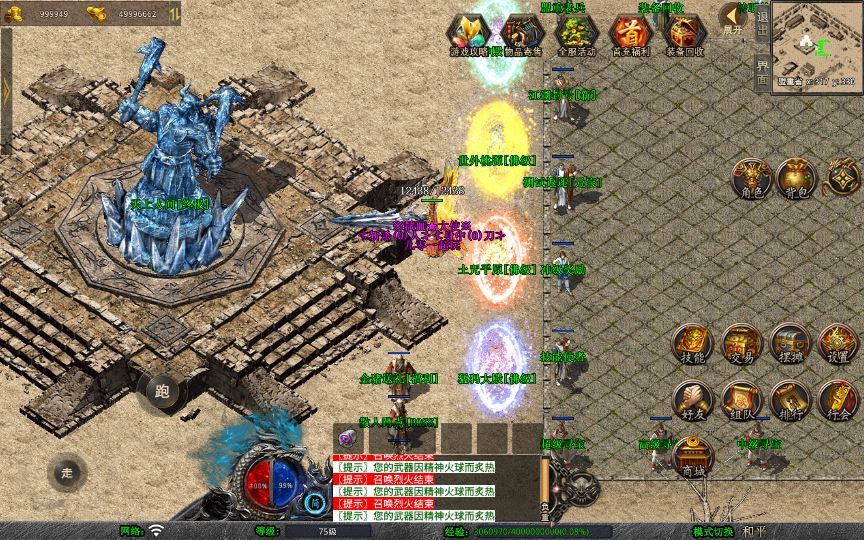Viewport: 864px width, 540px height.
Task: Open the 组队 team menu
Action: [741, 400]
